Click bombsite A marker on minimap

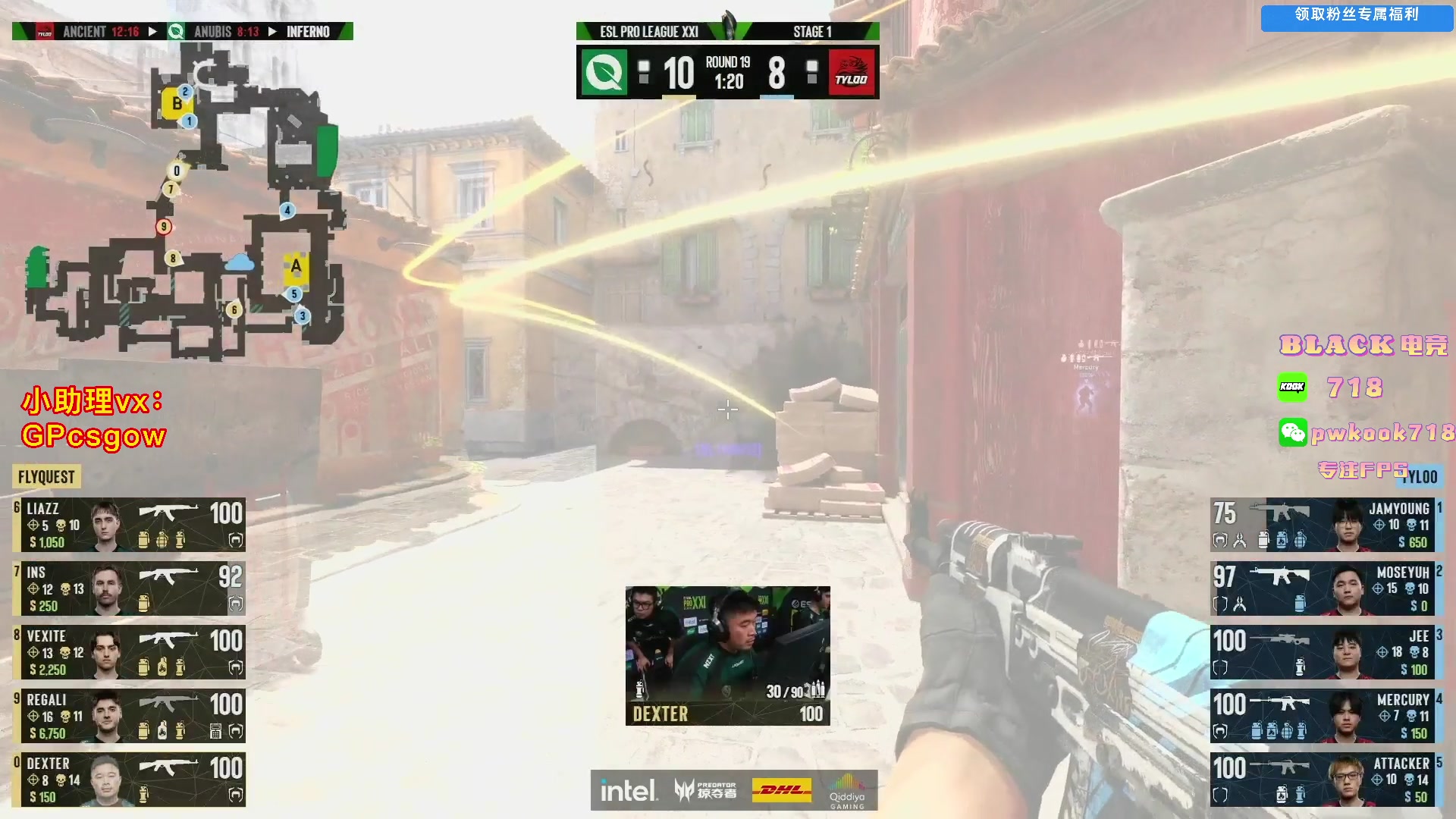tap(296, 266)
